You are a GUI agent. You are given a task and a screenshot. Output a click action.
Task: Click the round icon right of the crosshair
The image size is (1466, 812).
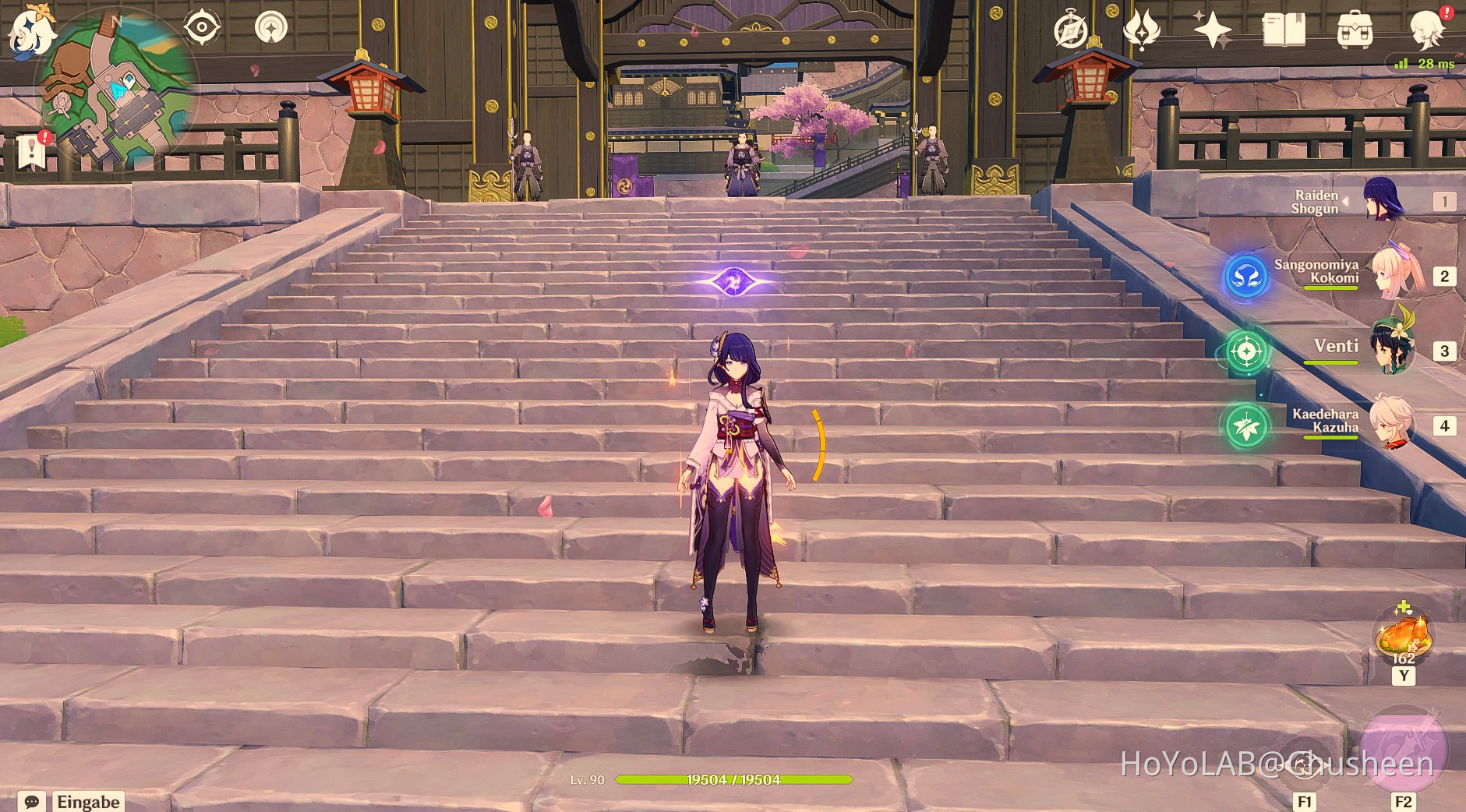click(270, 27)
